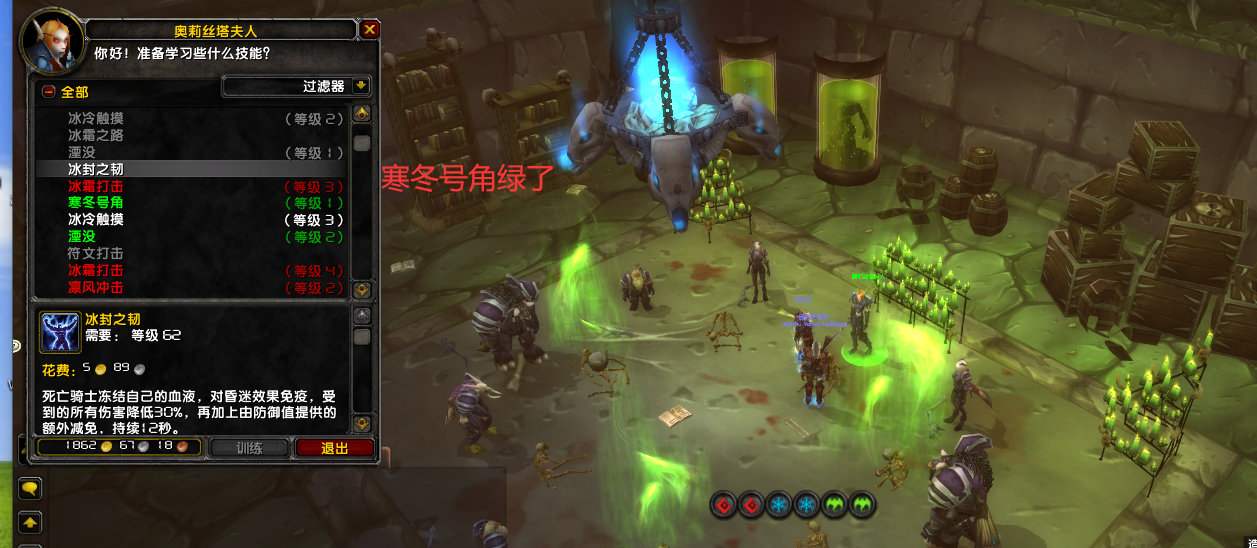Collapse the 全部 skill category

47,92
